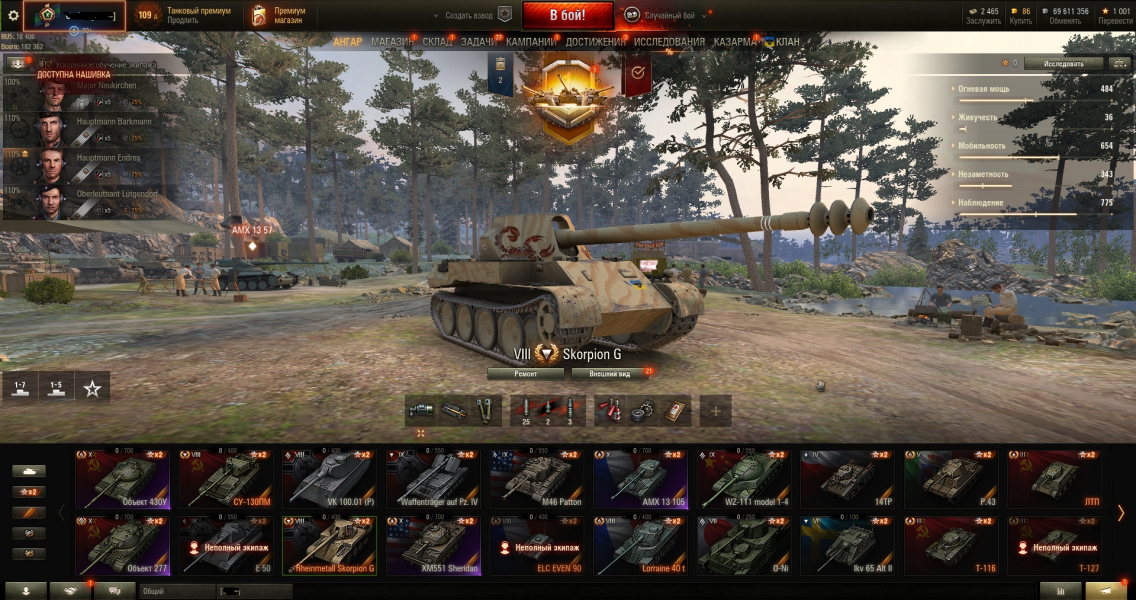Open the КАЗАРМА tab

(x=735, y=42)
